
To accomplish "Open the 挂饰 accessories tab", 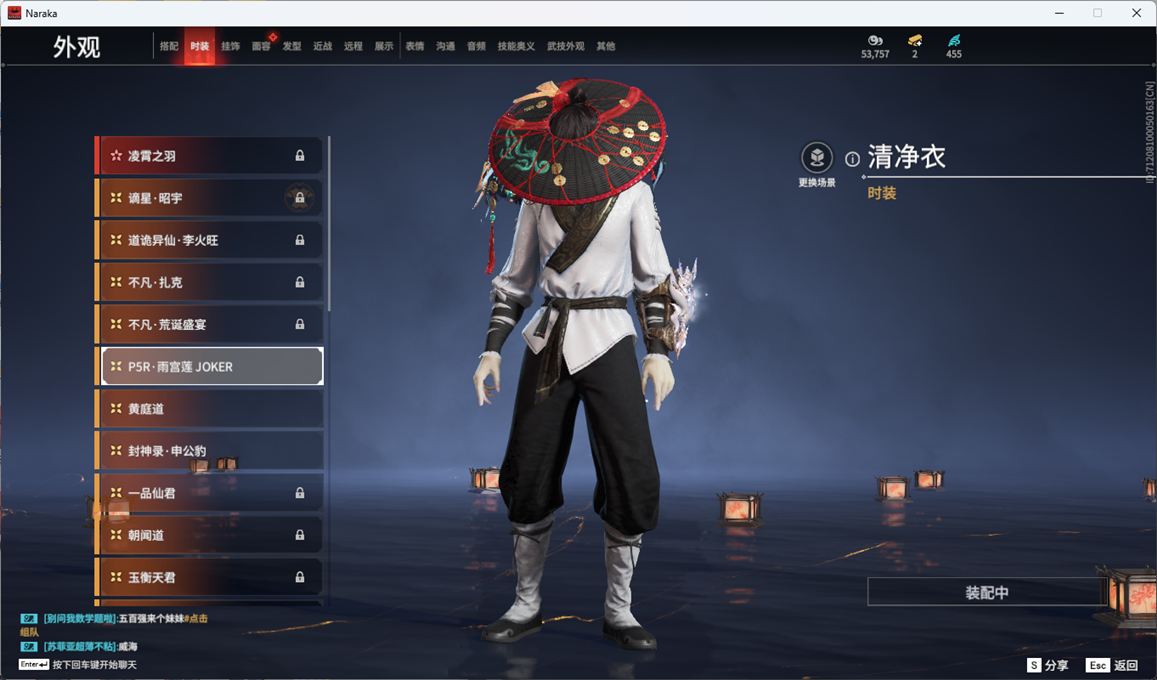I will [x=230, y=46].
